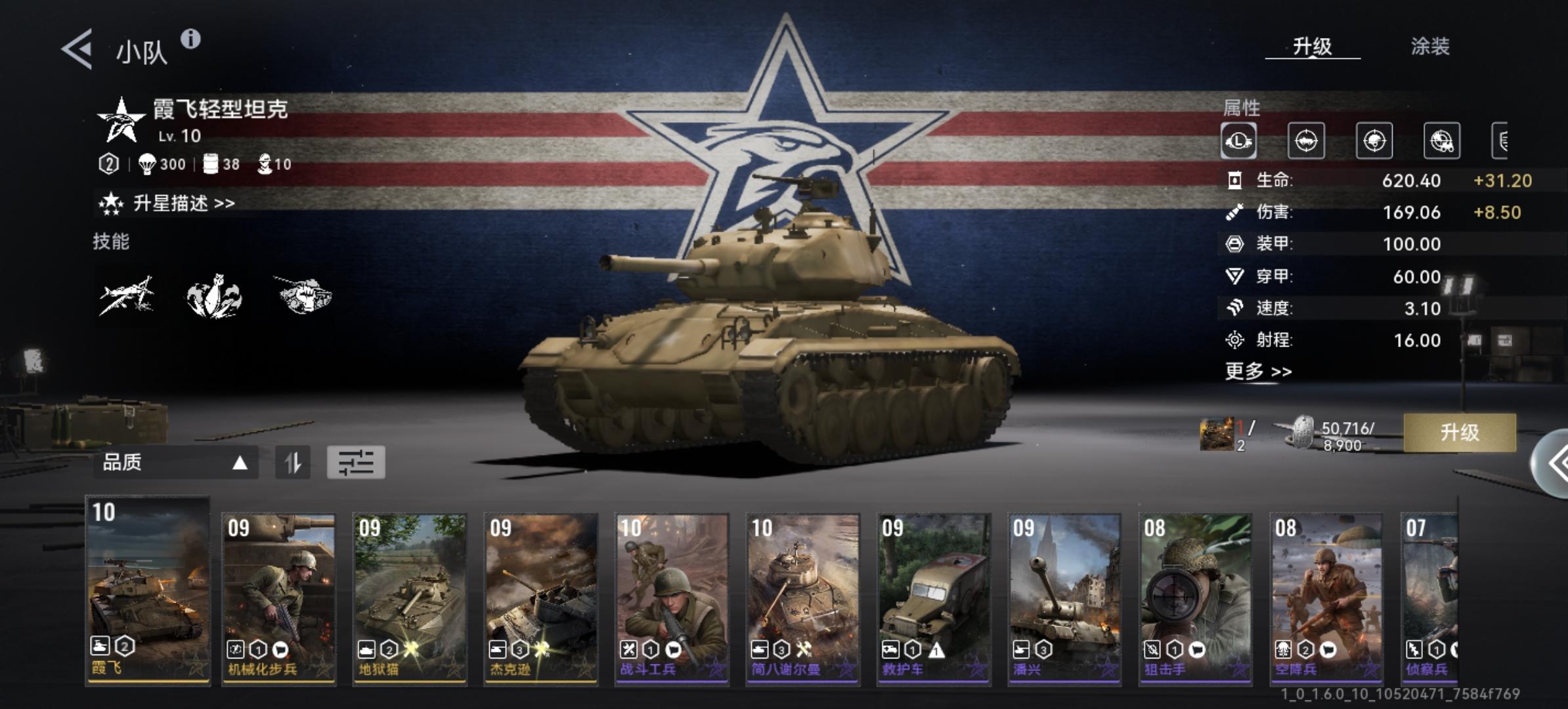This screenshot has height=709, width=1568.
Task: Click the gold 升级 upgrade button
Action: point(1459,433)
